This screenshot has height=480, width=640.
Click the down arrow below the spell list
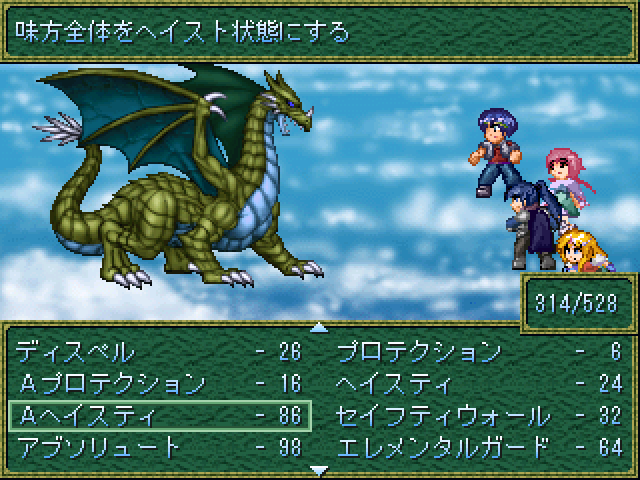[x=319, y=469]
